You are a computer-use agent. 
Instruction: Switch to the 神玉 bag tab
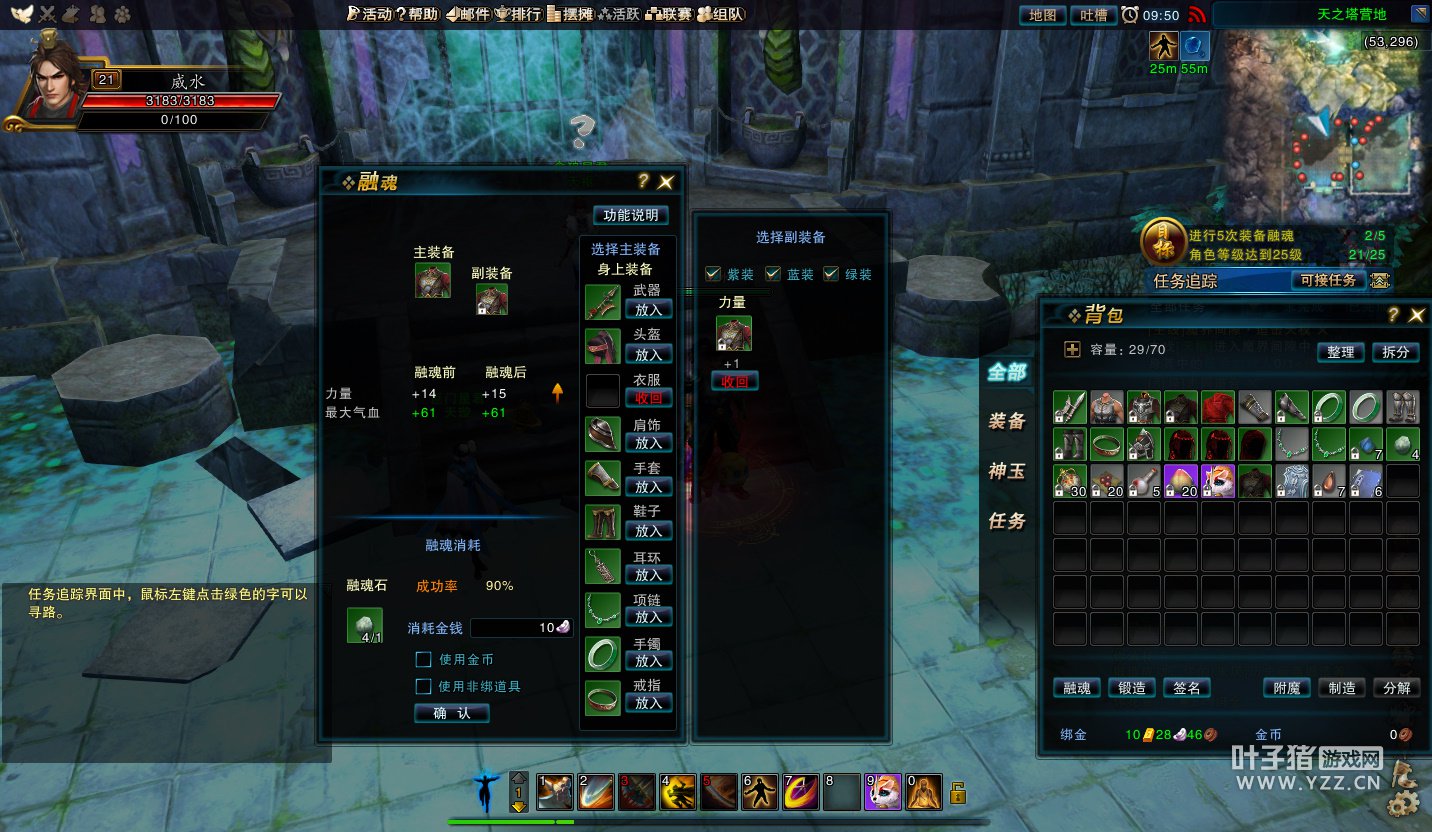(1007, 471)
